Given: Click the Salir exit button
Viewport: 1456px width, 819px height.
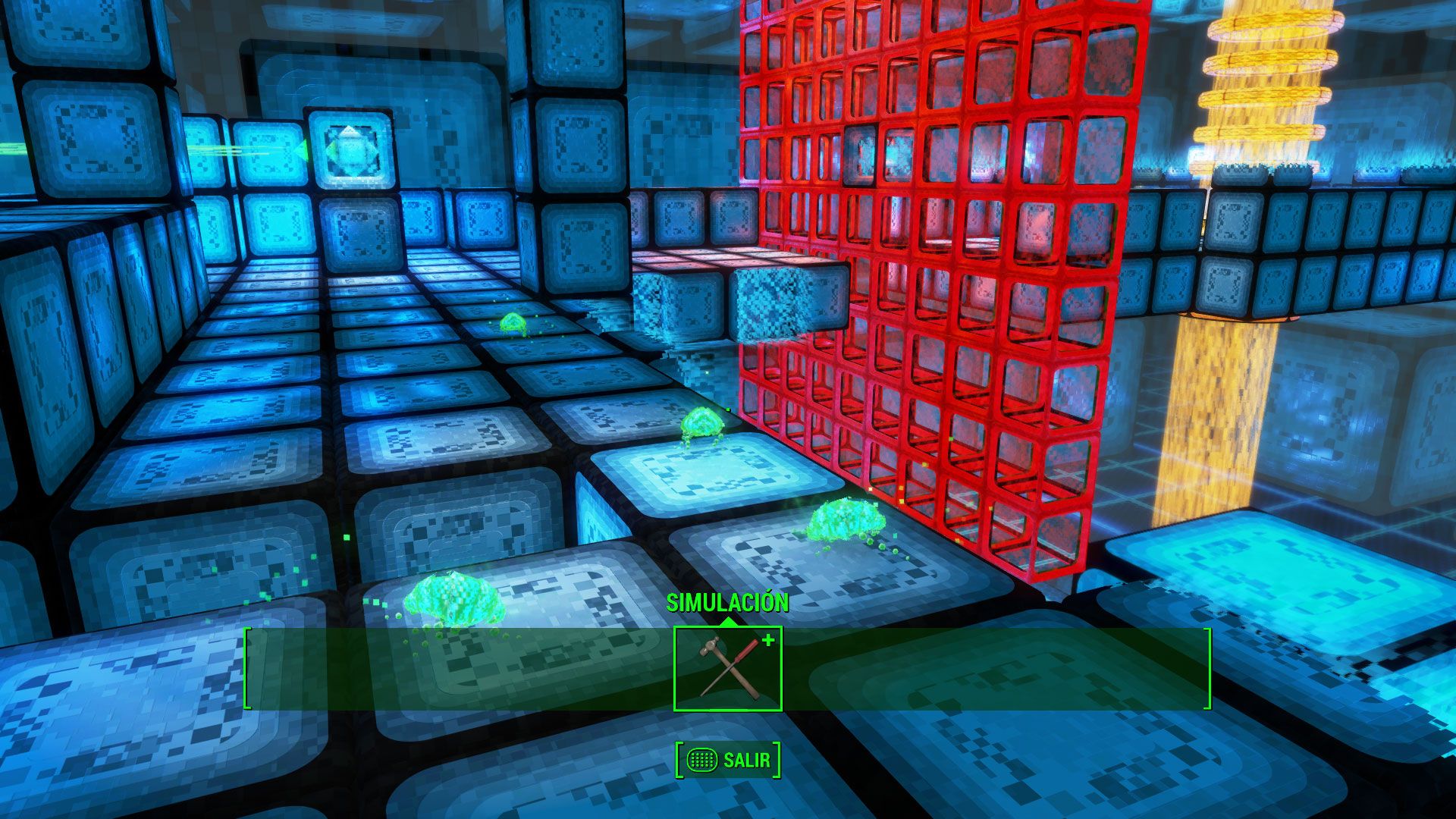Looking at the screenshot, I should pos(728,760).
